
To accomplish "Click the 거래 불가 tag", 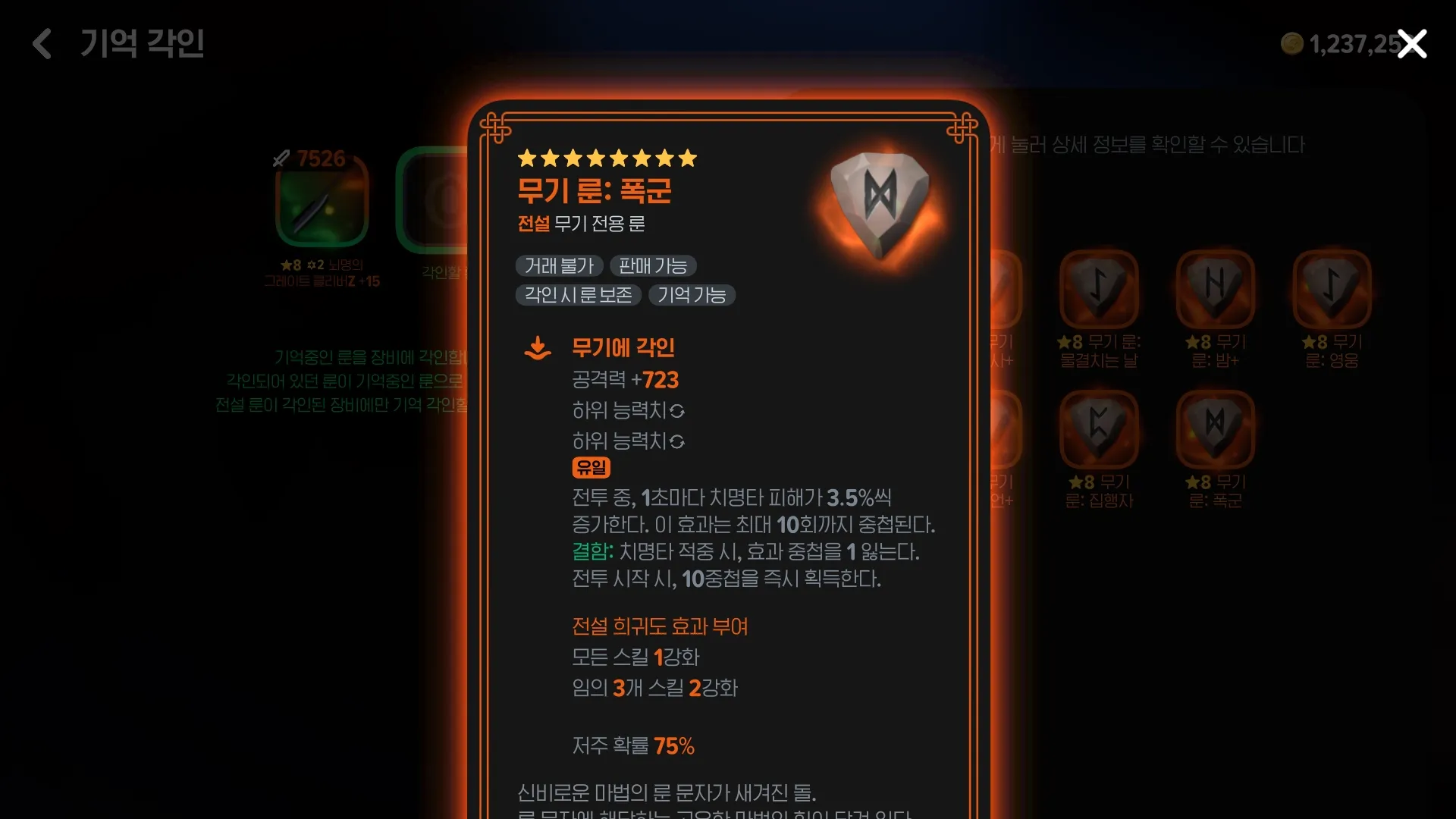I will click(x=559, y=265).
